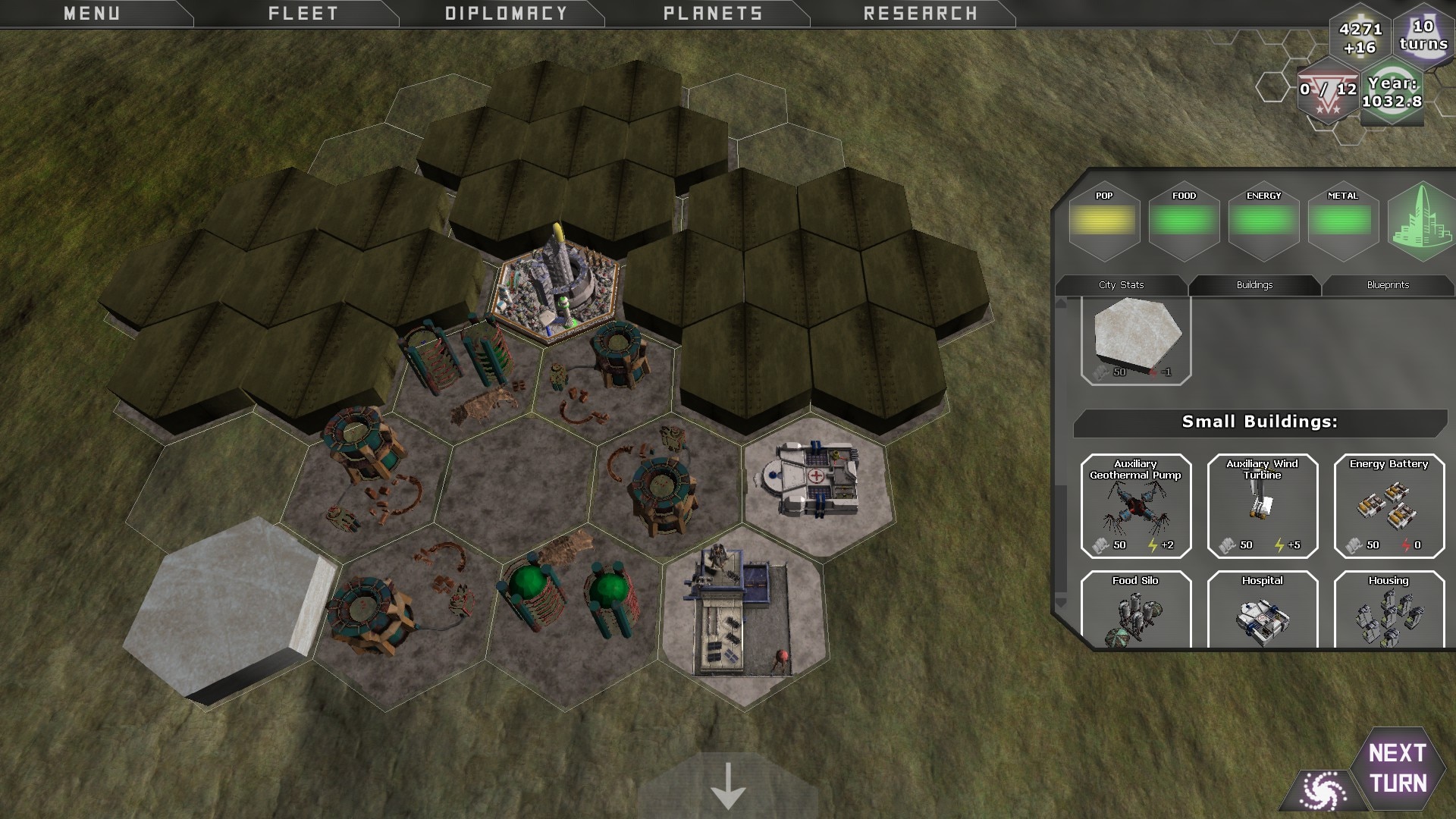1456x819 pixels.
Task: Open the Research screen
Action: point(921,14)
